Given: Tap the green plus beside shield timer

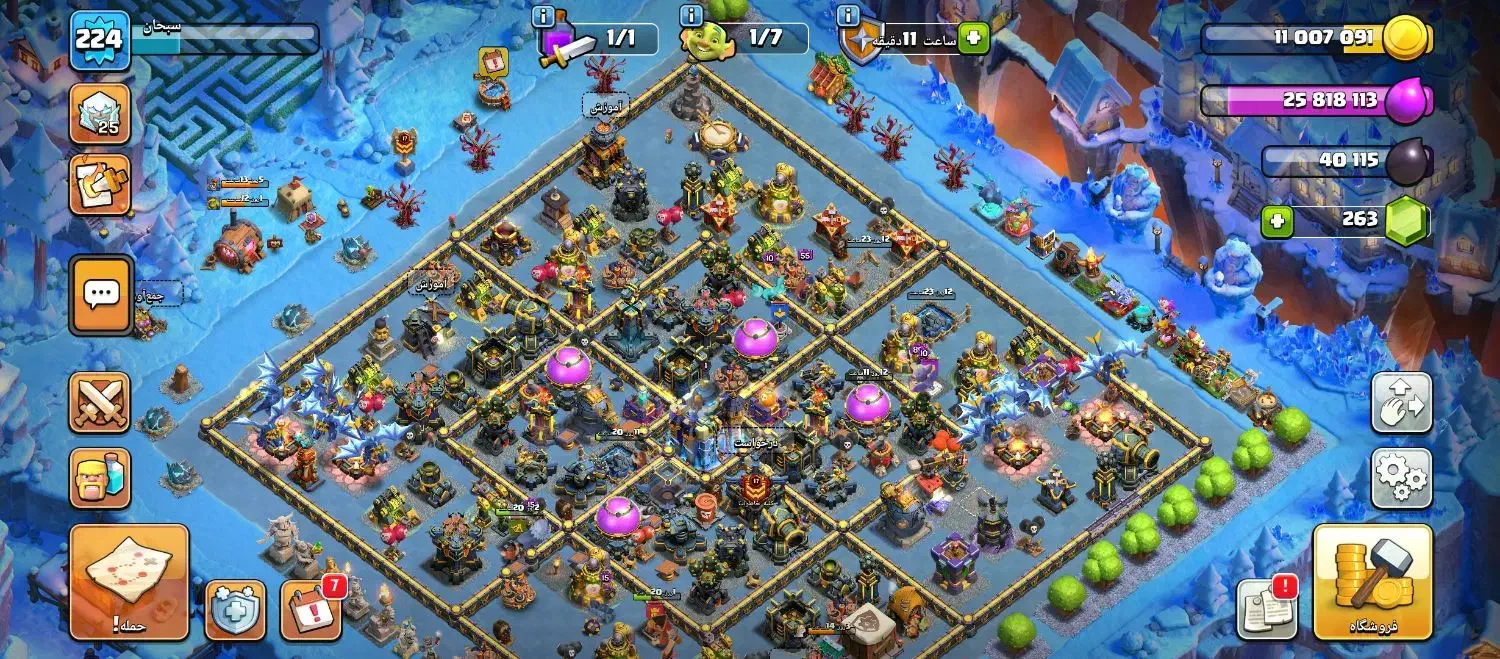Looking at the screenshot, I should pos(972,39).
